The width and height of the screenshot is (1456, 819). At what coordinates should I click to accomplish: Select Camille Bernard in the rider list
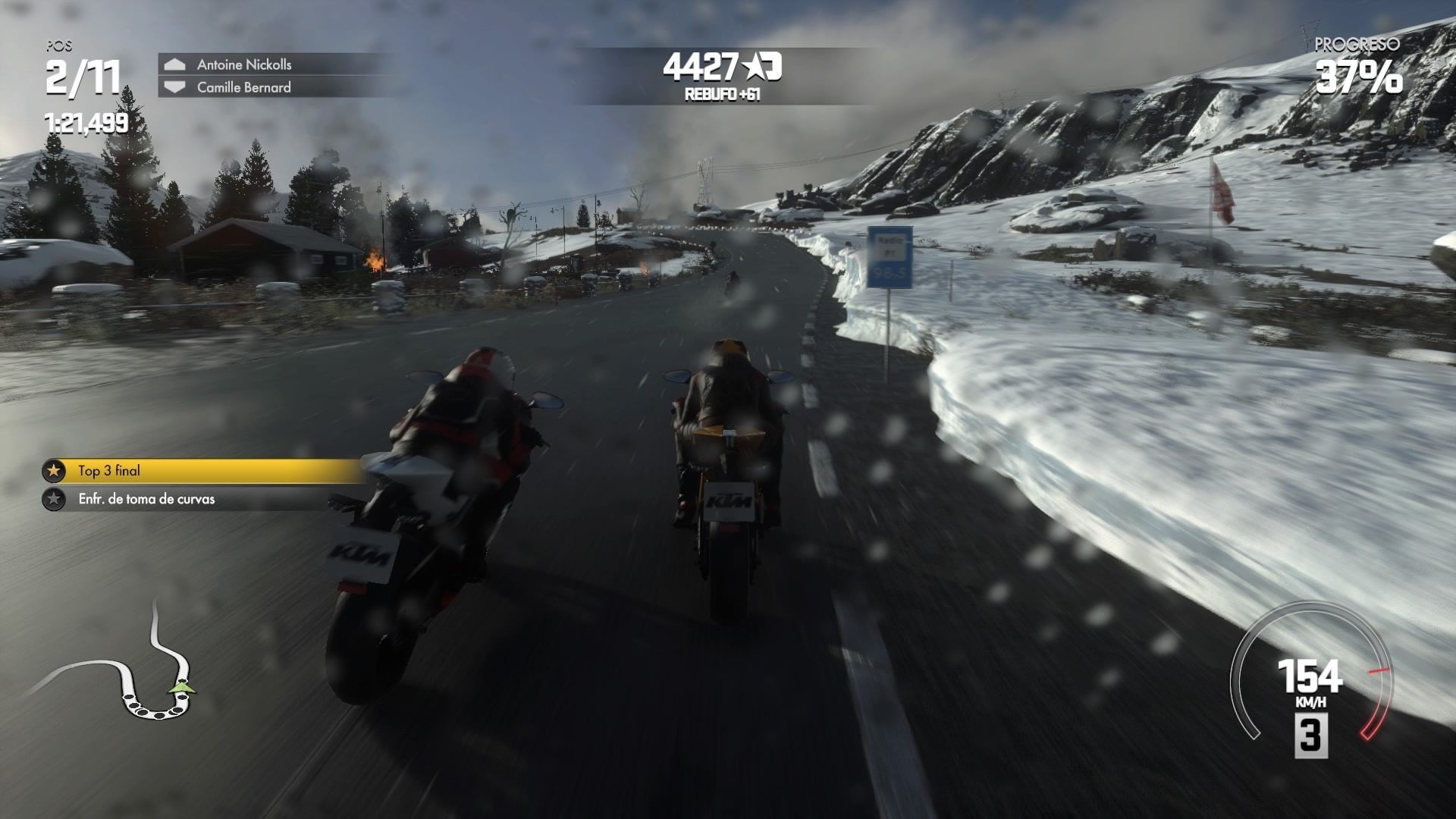tap(243, 87)
